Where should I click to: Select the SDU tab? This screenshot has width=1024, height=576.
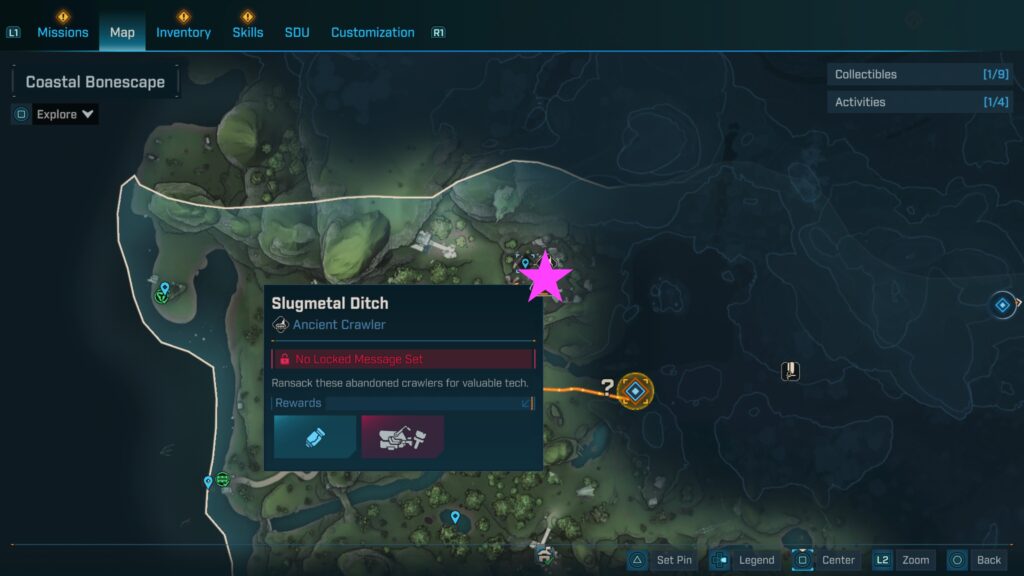297,32
